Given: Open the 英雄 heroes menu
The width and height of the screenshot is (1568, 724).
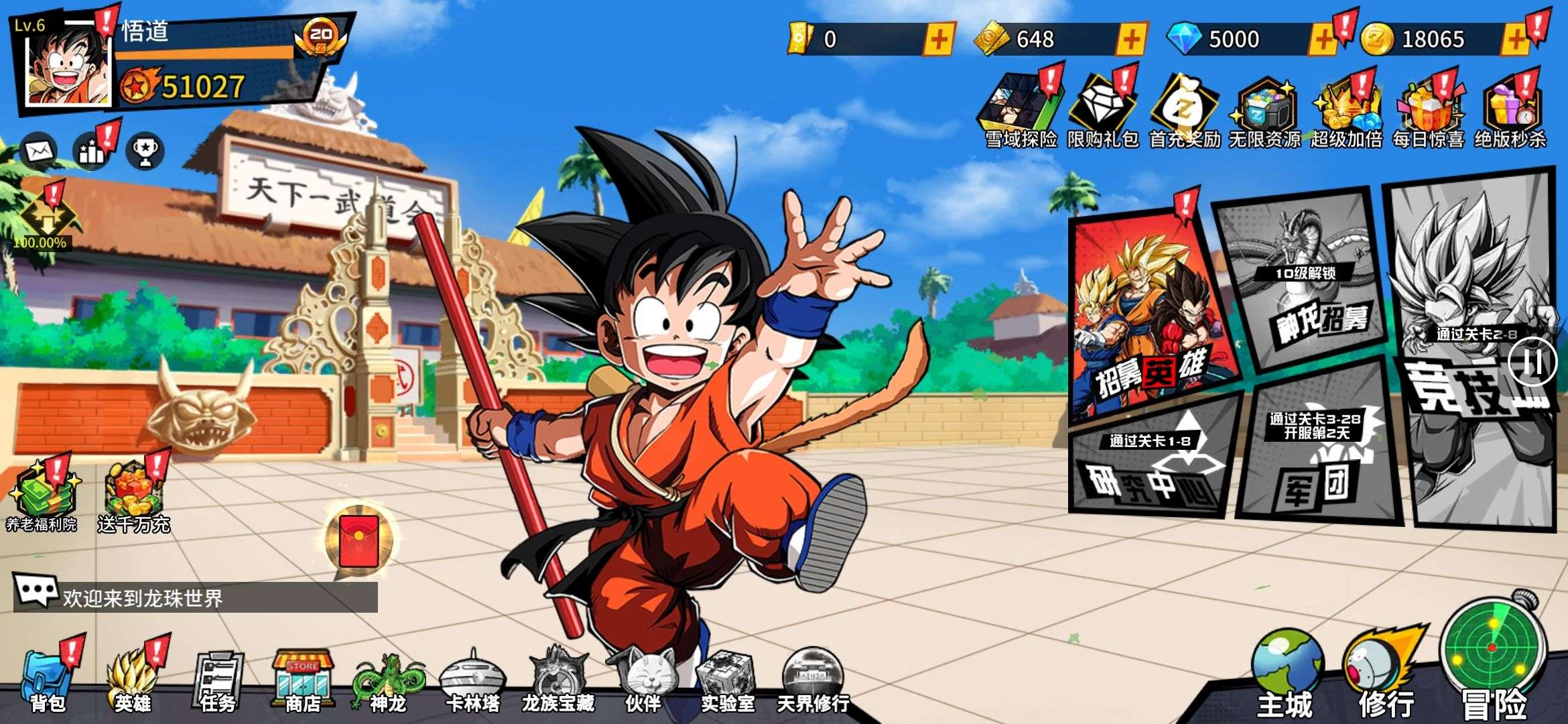Looking at the screenshot, I should coord(134,678).
